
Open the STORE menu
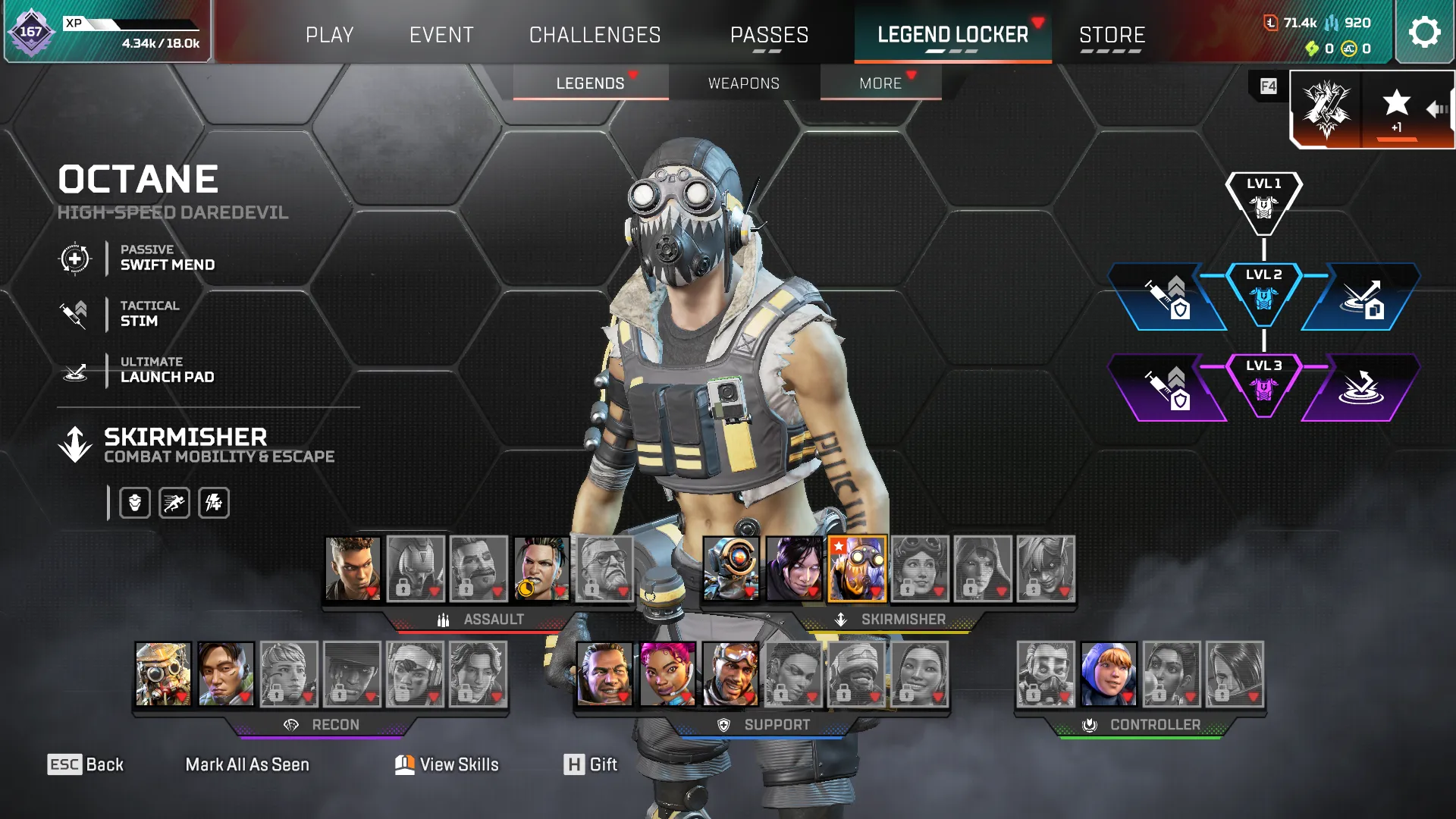1112,34
